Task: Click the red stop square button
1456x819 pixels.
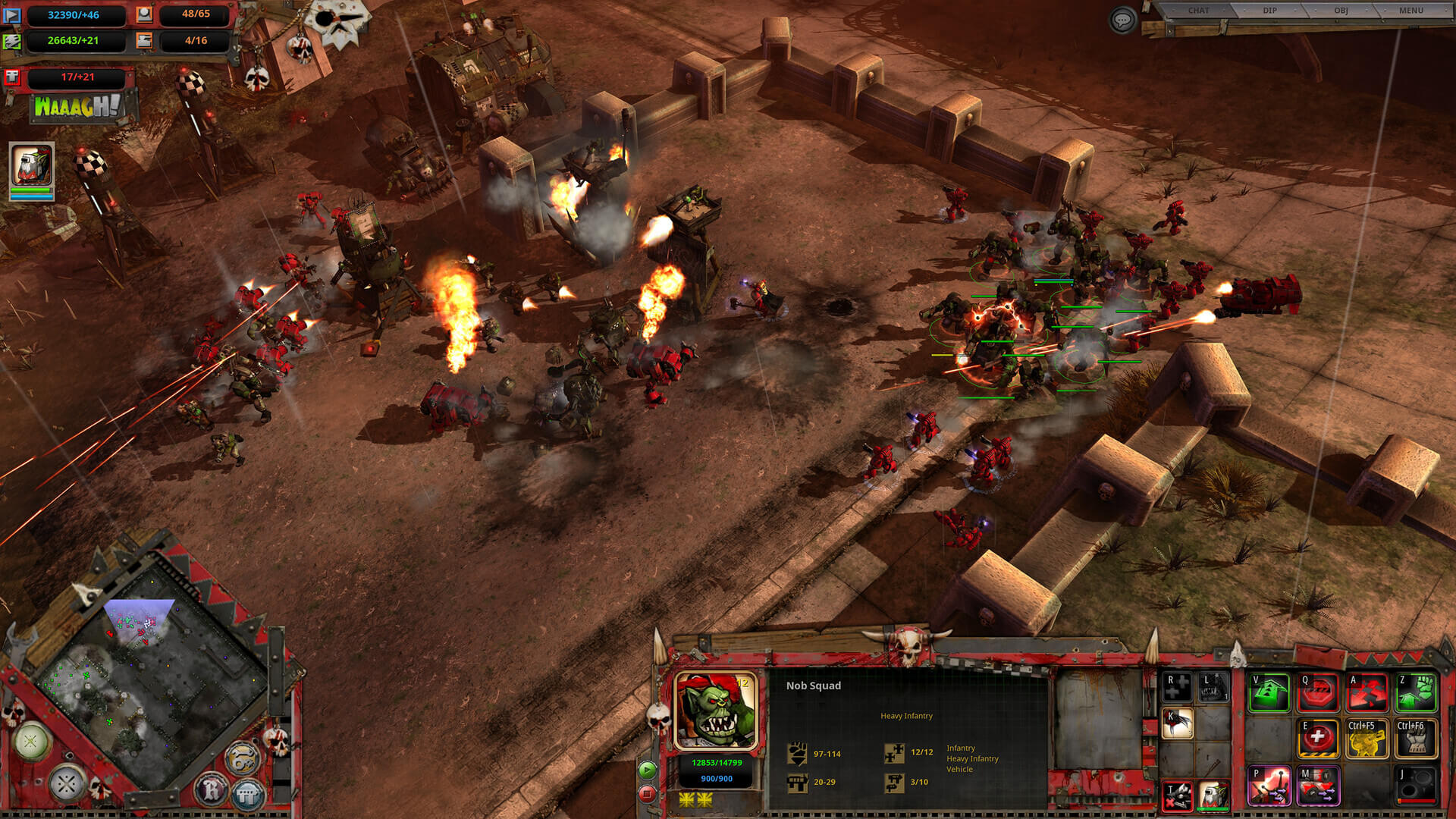Action: (647, 794)
